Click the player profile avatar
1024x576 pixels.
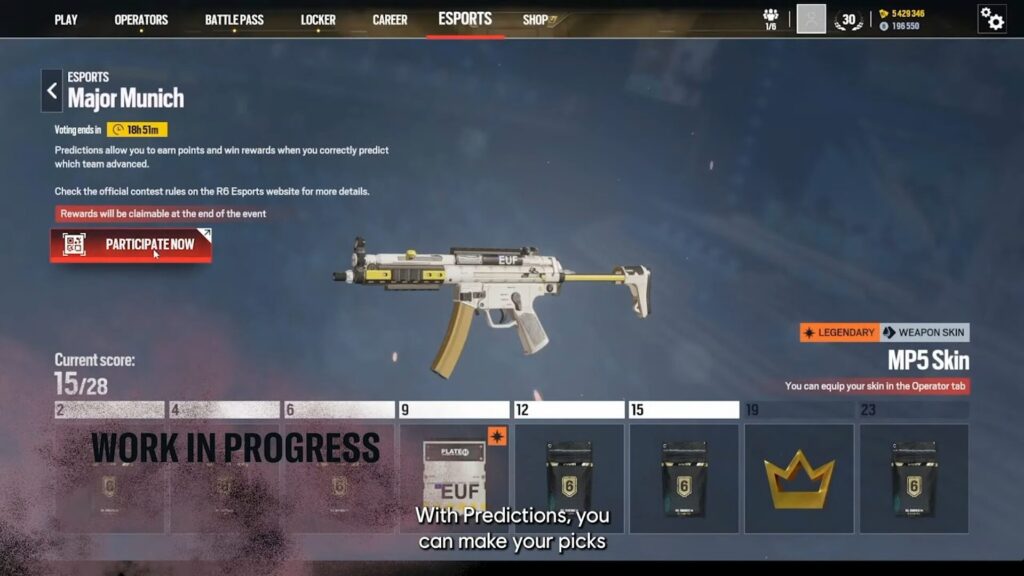(x=811, y=19)
